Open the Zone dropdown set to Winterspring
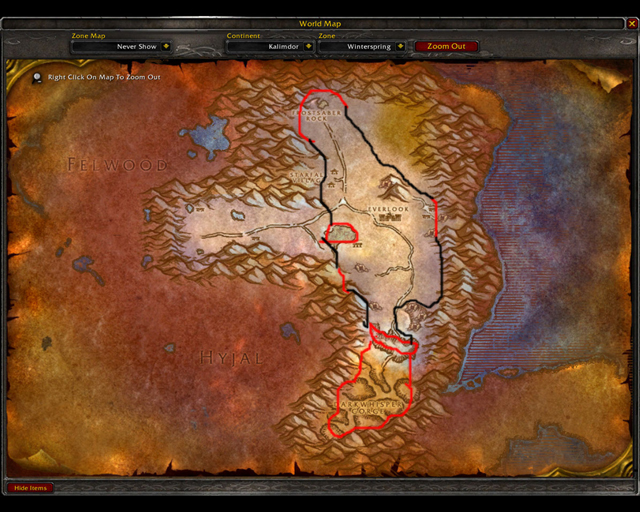640x512 pixels. tap(400, 46)
